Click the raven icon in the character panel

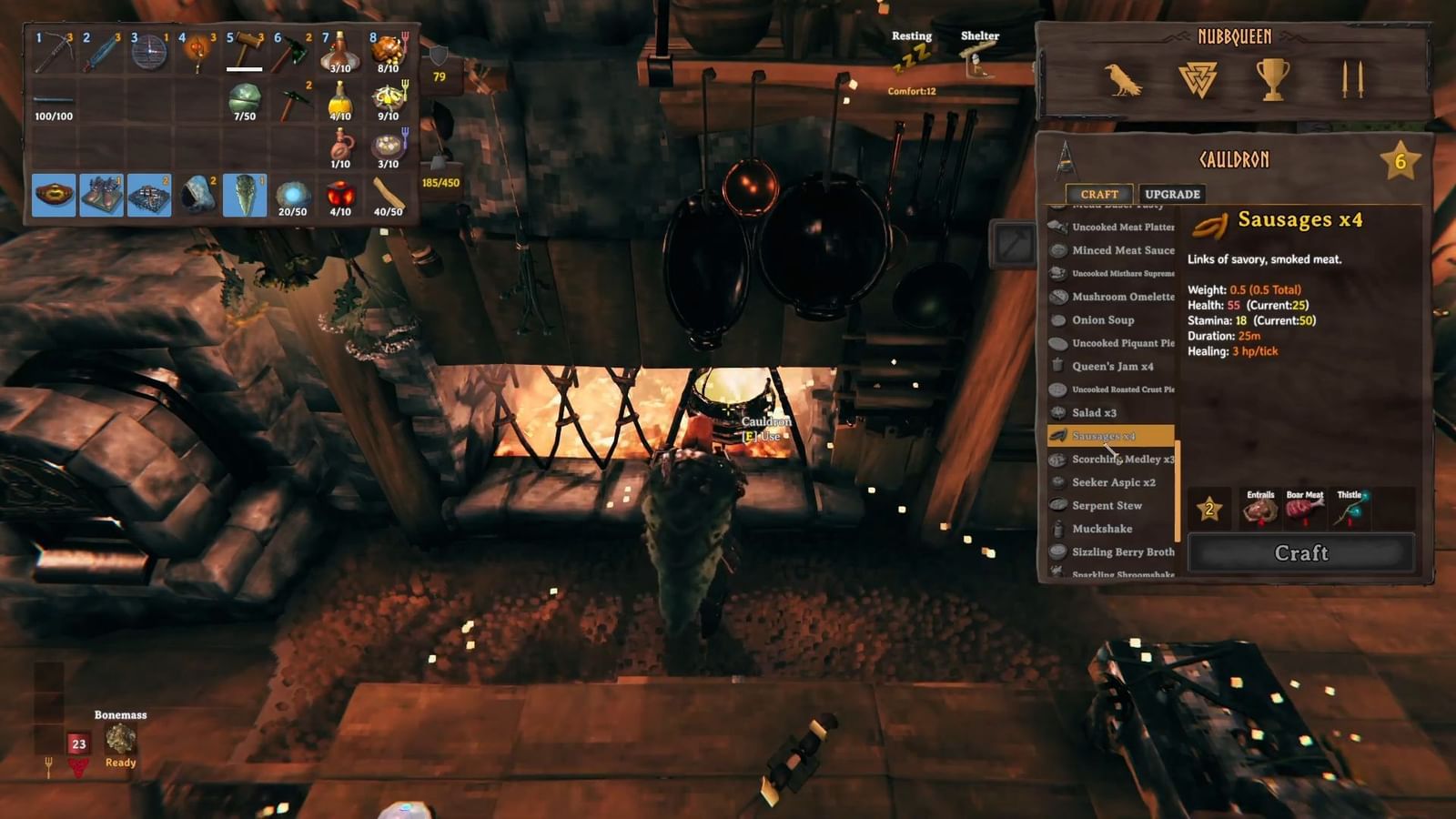pyautogui.click(x=1125, y=79)
